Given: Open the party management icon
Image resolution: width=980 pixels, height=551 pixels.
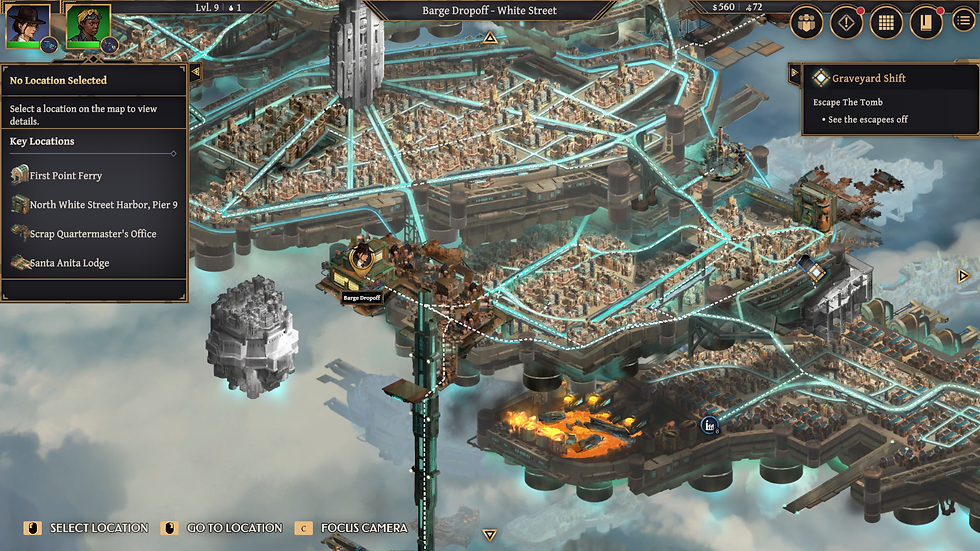Looking at the screenshot, I should [x=807, y=22].
